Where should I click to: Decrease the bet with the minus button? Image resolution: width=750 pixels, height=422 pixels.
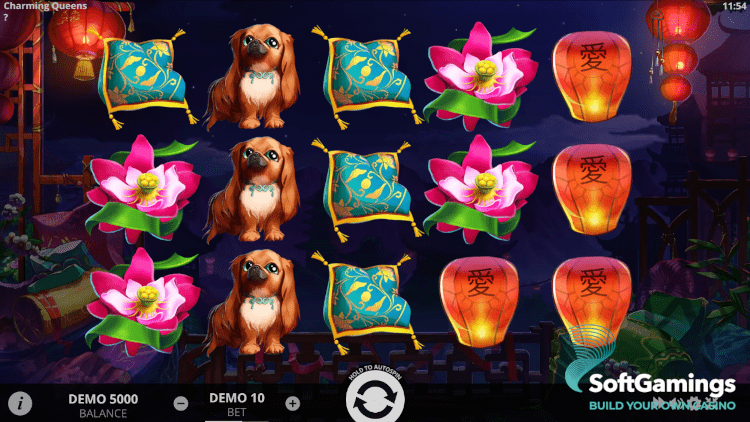pyautogui.click(x=181, y=404)
